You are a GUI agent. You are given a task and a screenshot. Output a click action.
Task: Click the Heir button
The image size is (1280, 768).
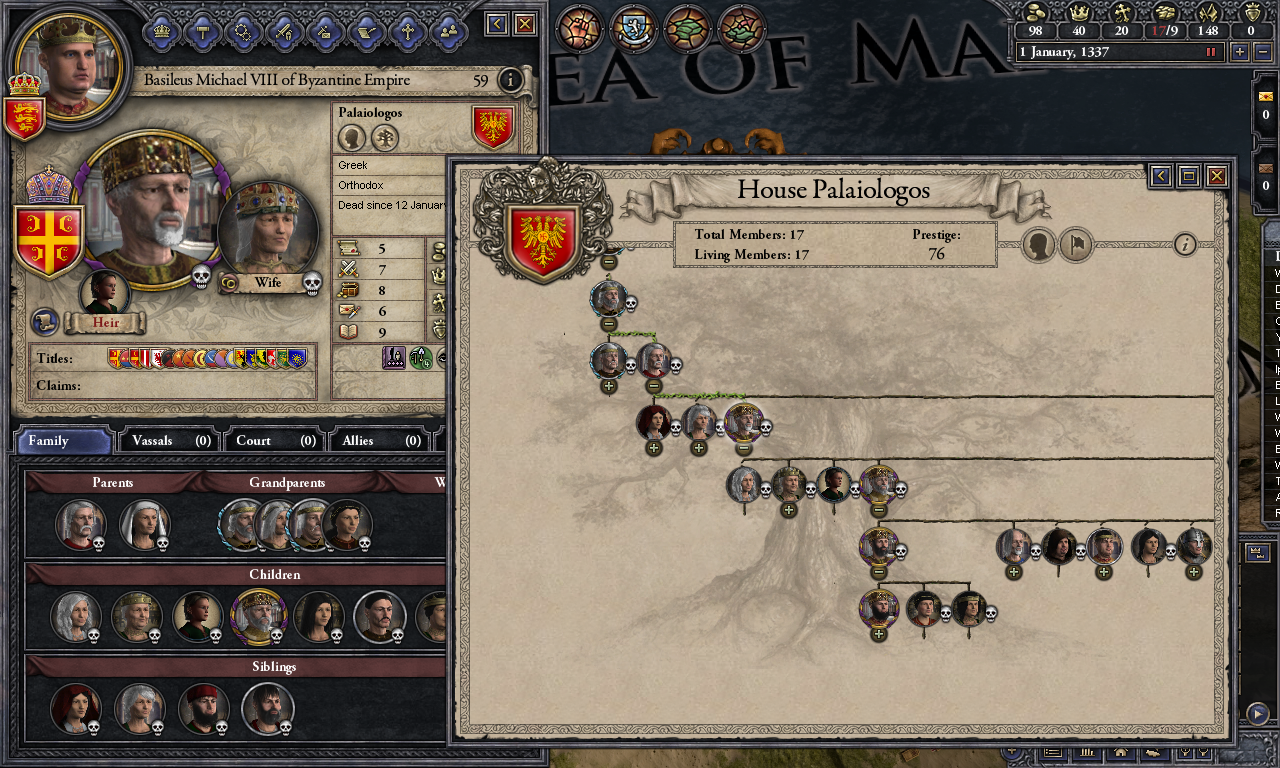[x=106, y=323]
